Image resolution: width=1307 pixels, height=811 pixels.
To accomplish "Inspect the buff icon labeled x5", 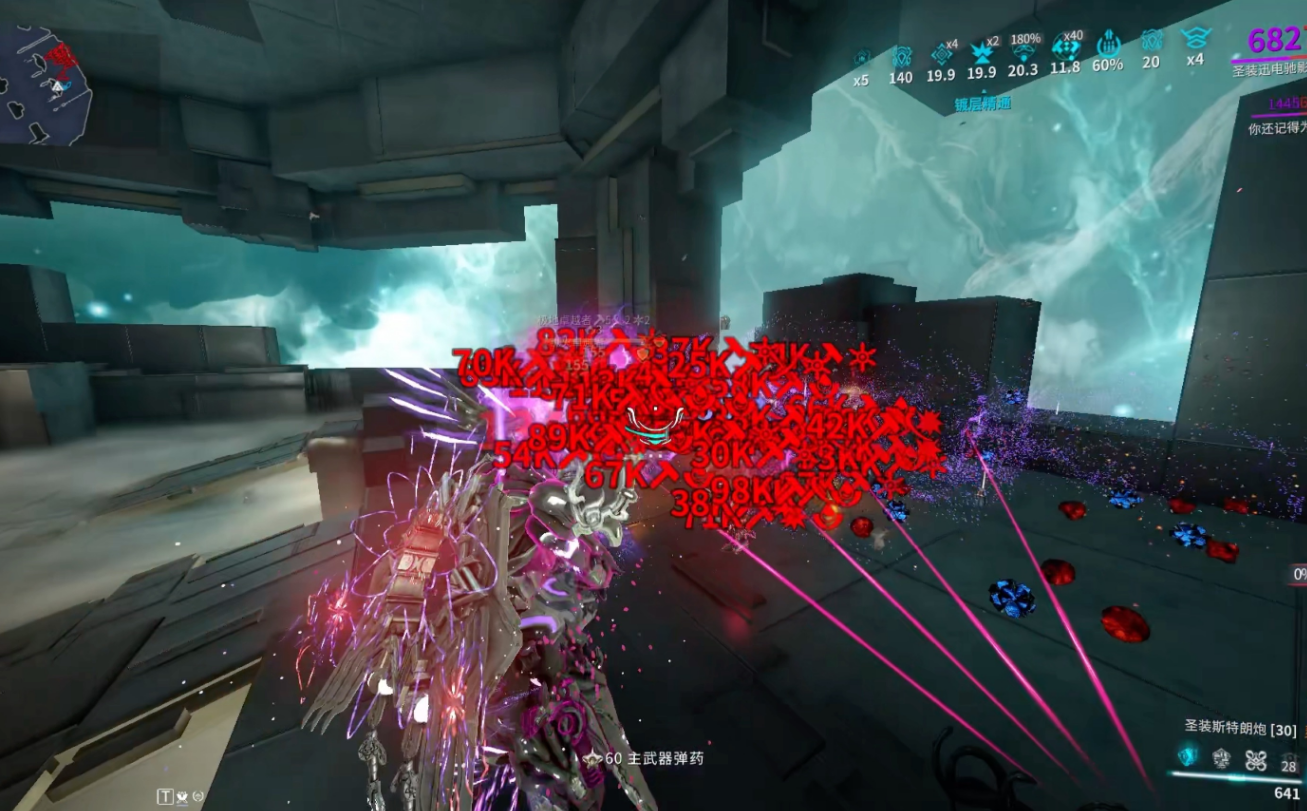I will click(861, 58).
